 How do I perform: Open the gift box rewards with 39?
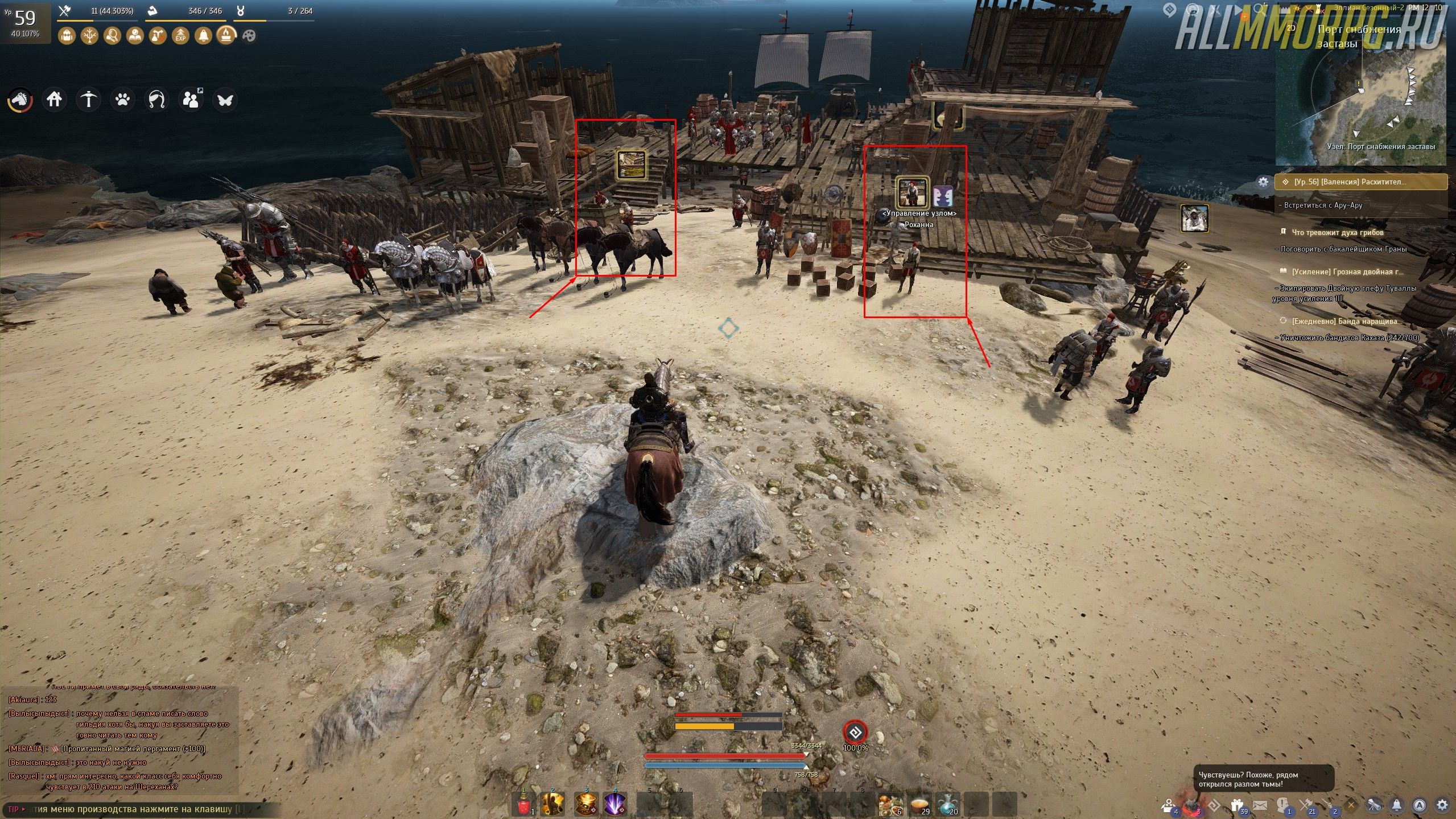1236,805
